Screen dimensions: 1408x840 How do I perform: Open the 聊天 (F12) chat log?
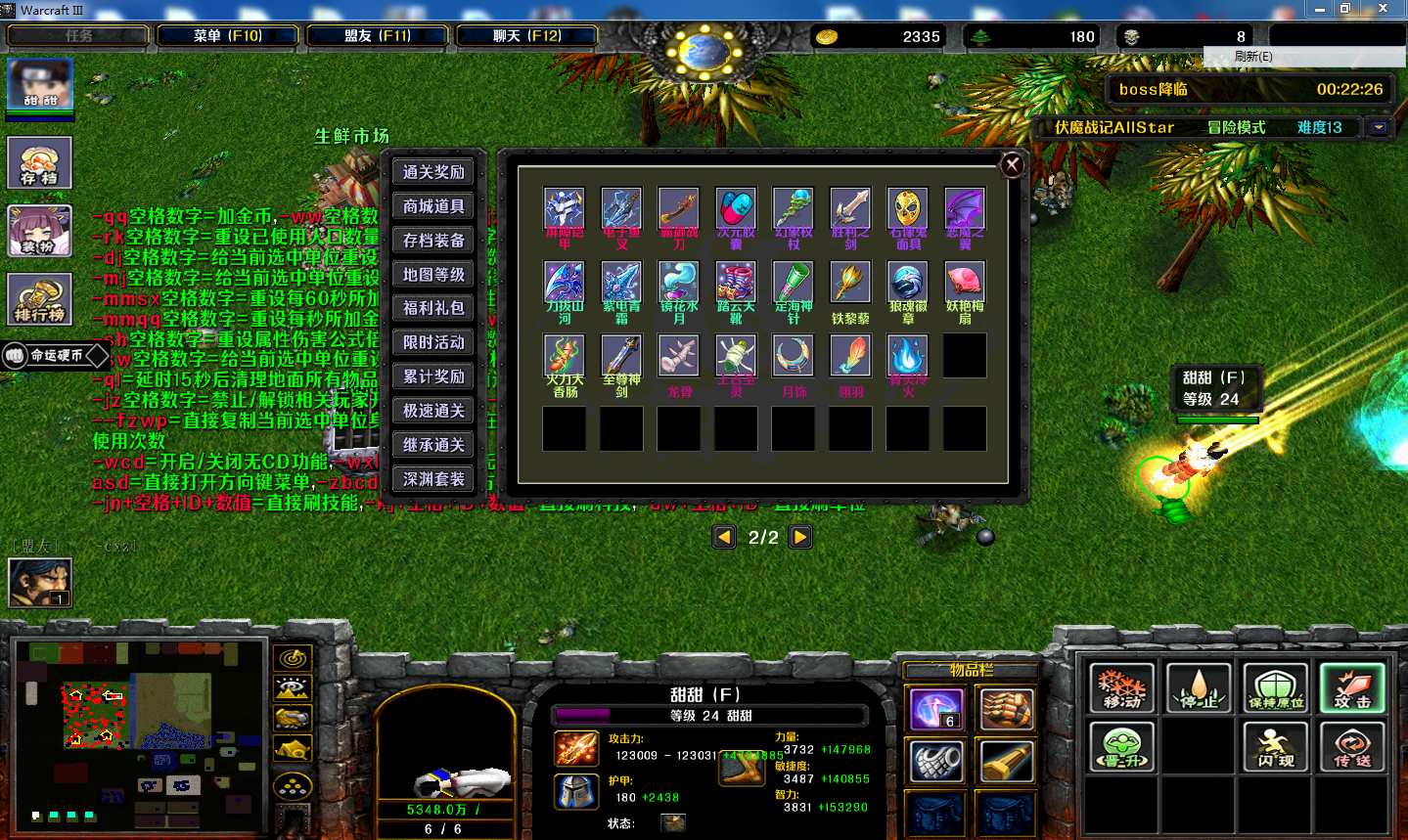526,36
